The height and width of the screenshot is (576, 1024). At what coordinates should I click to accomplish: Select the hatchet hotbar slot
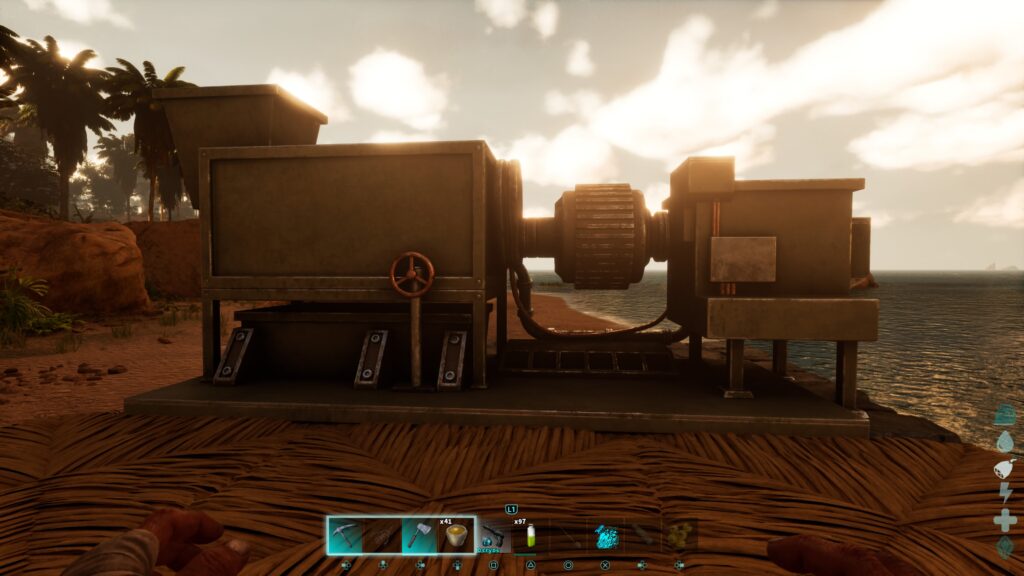click(419, 535)
